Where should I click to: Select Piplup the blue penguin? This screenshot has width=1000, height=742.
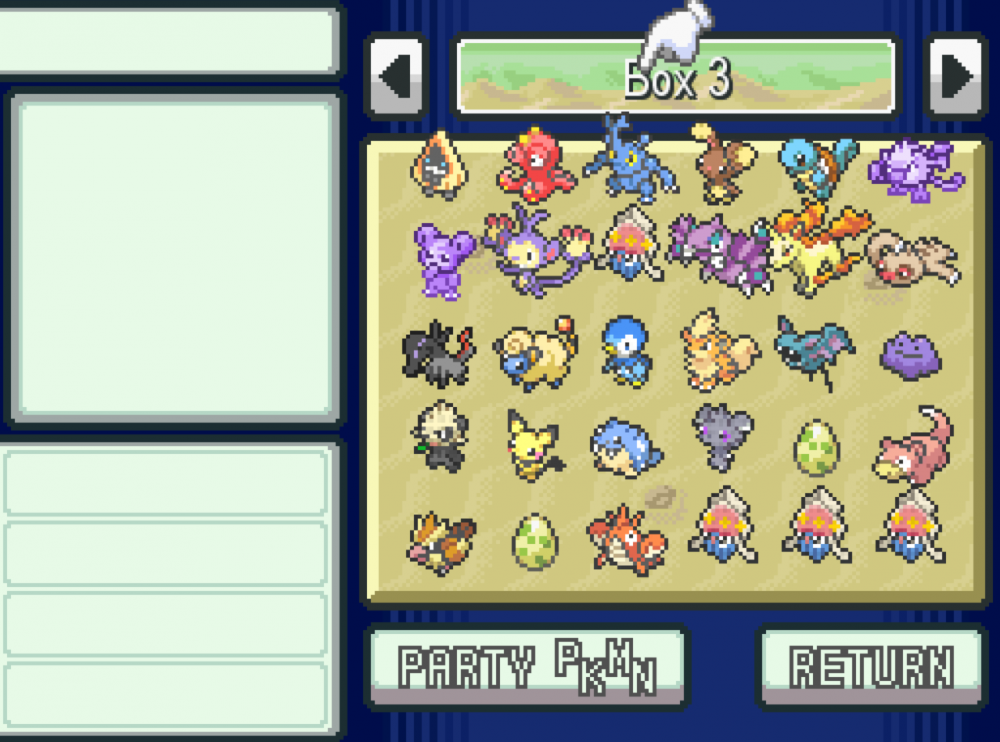coord(628,352)
